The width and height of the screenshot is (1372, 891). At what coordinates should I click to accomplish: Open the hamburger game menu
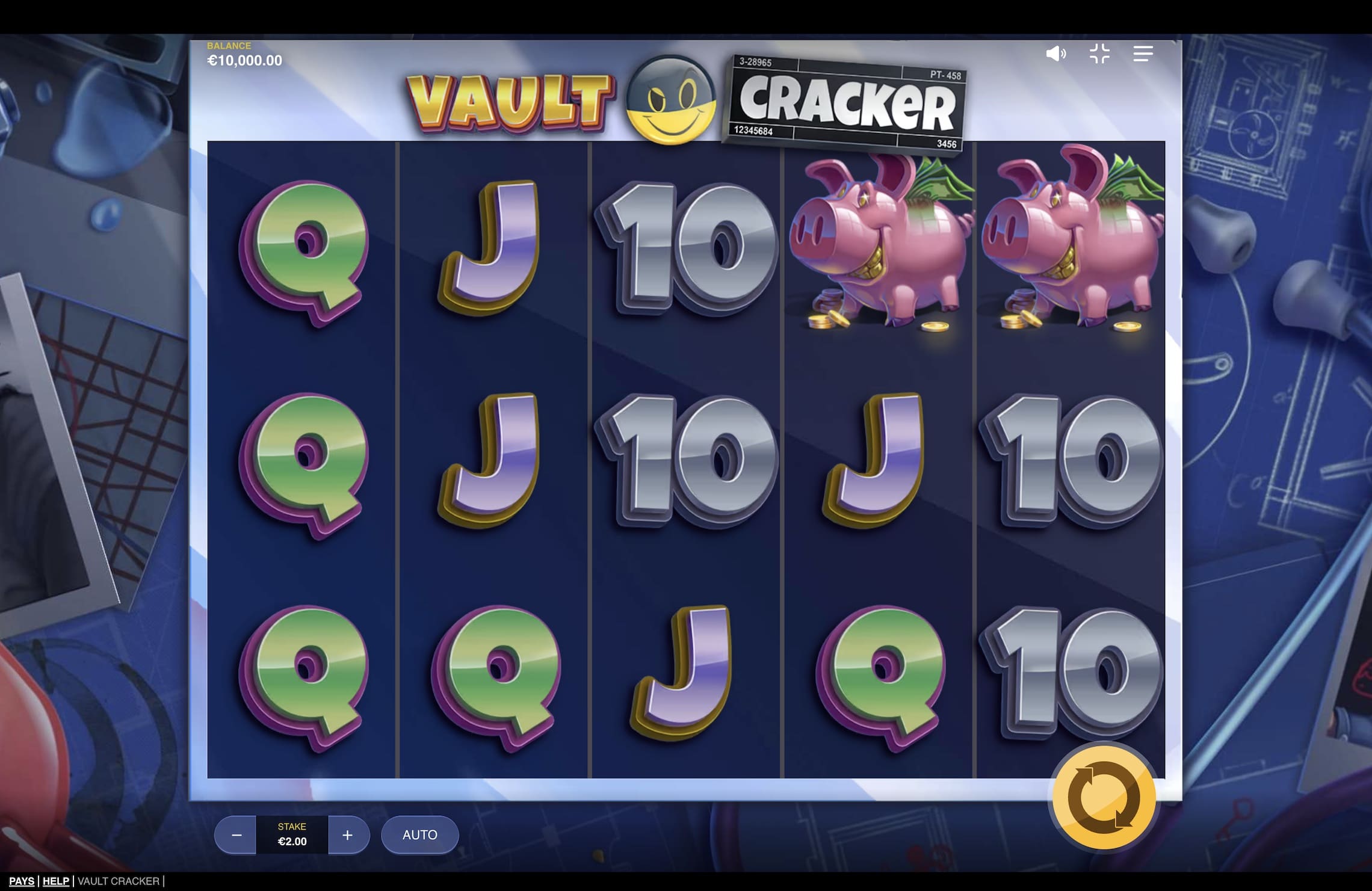click(x=1143, y=54)
